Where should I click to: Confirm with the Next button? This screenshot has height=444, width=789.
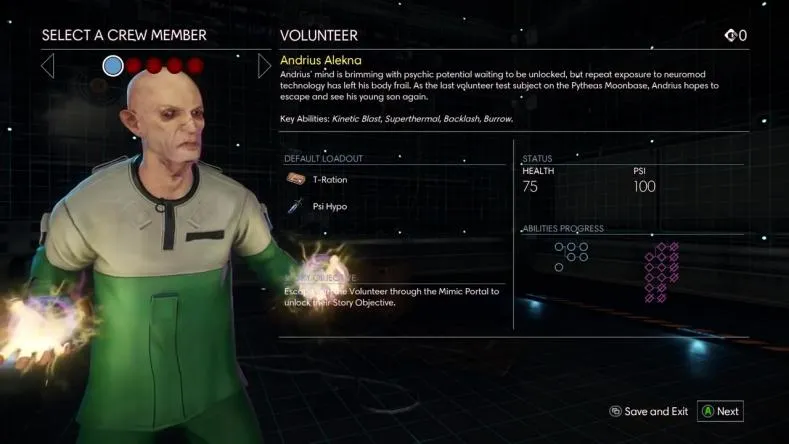click(720, 411)
